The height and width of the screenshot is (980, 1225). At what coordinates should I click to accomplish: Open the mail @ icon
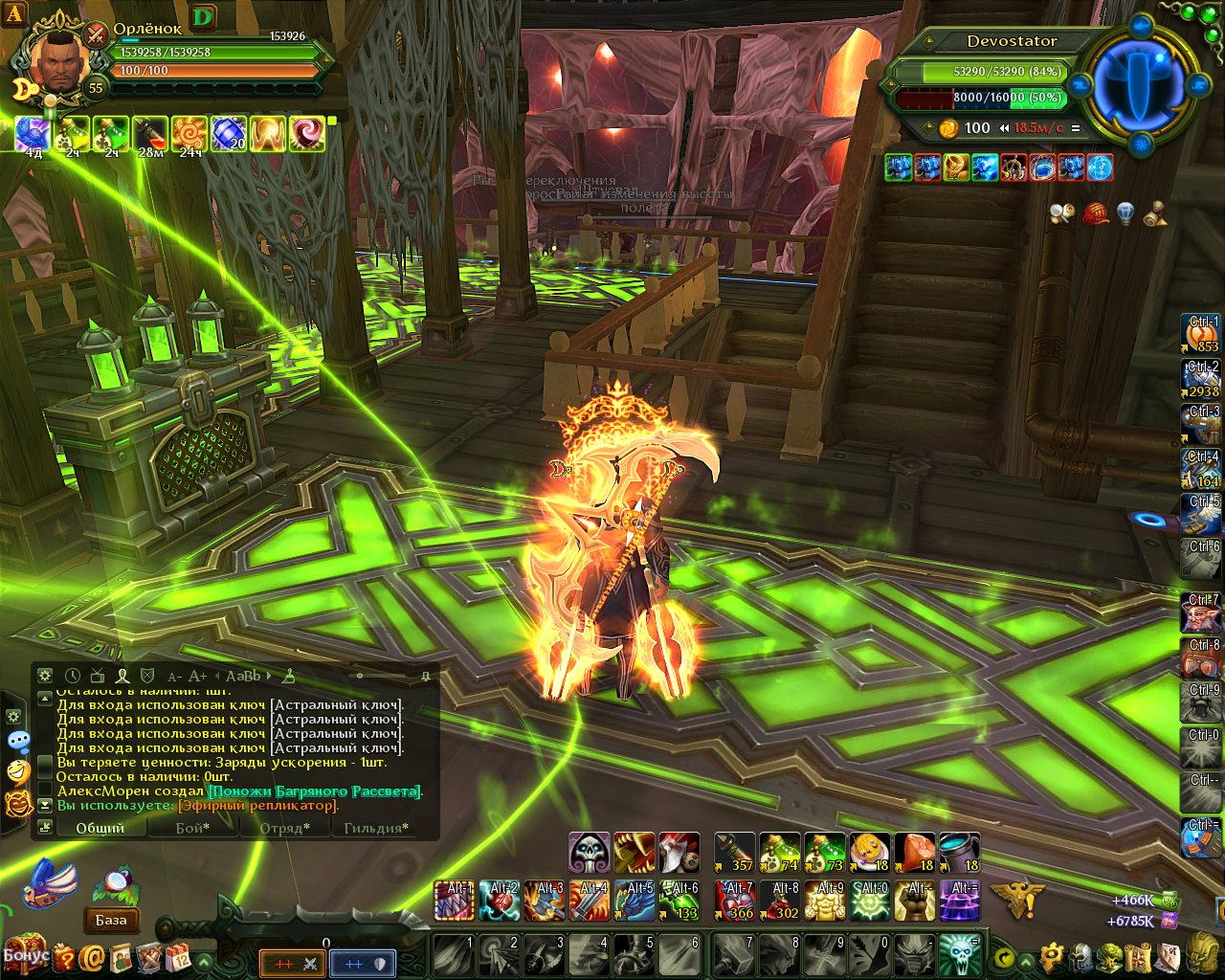[93, 956]
